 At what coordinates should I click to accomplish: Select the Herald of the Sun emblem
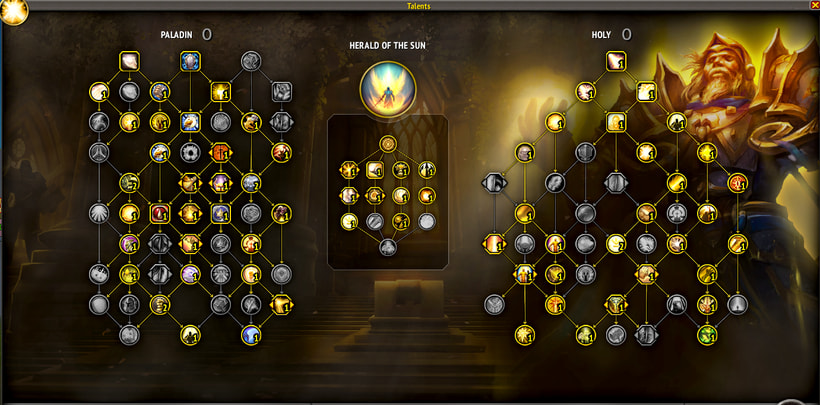pos(387,85)
